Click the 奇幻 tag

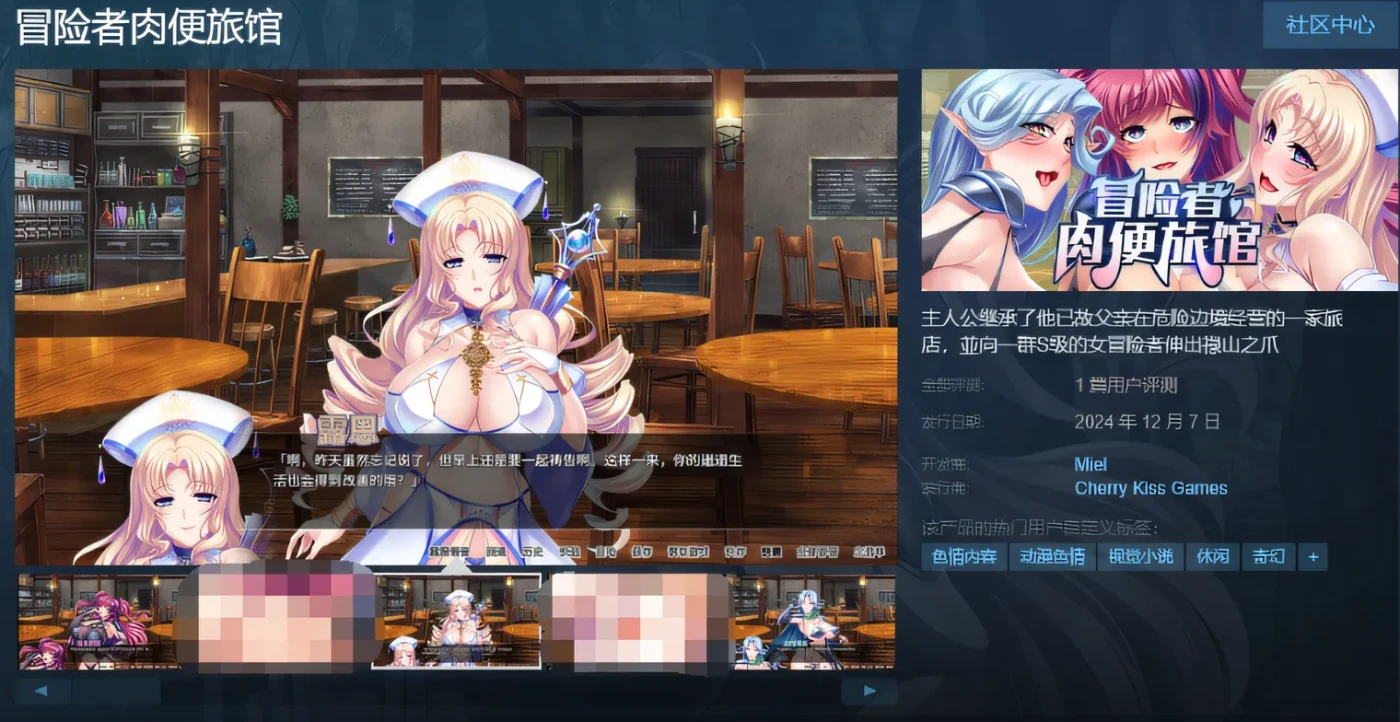click(1266, 557)
